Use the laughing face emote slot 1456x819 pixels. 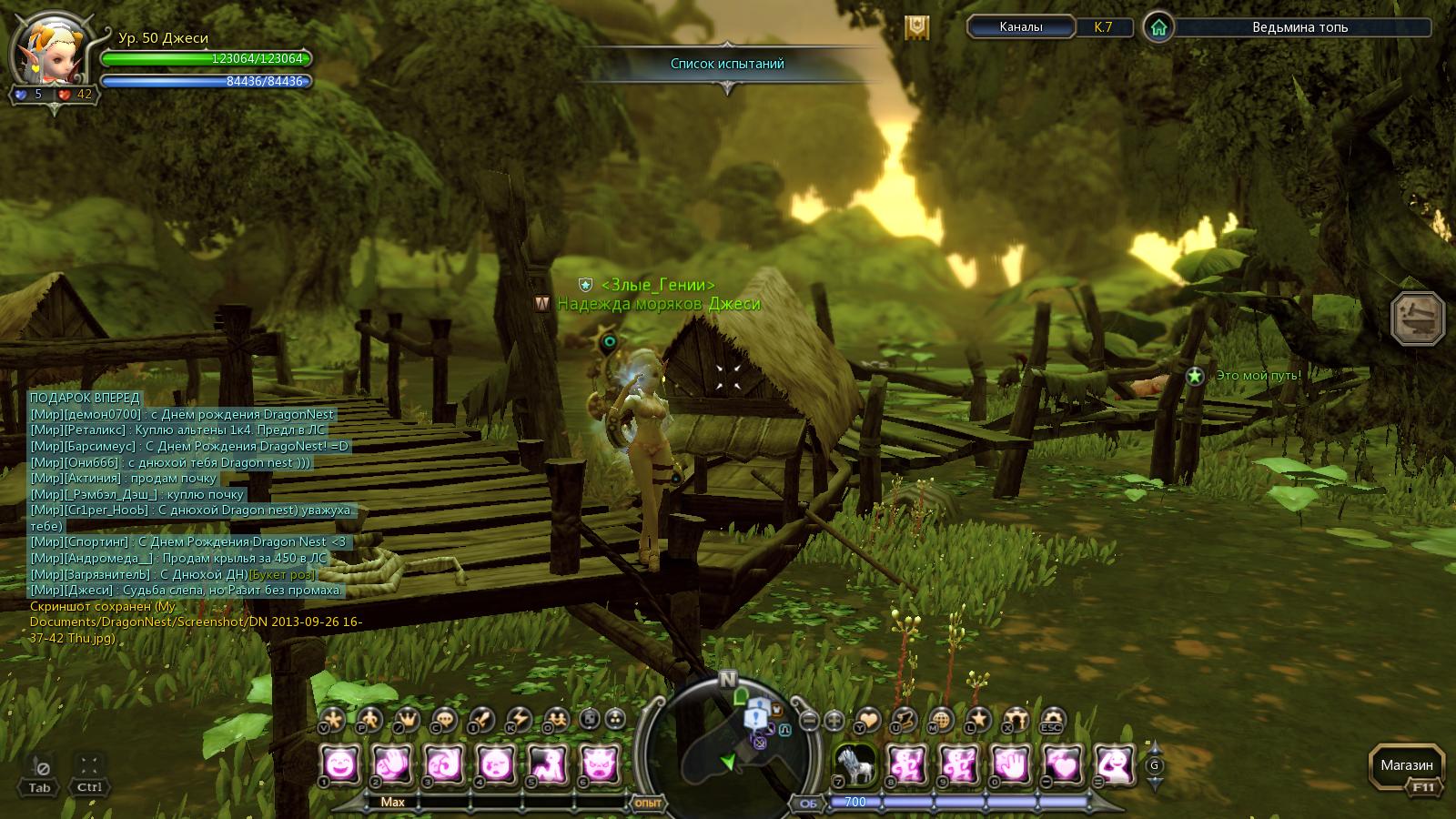click(339, 765)
